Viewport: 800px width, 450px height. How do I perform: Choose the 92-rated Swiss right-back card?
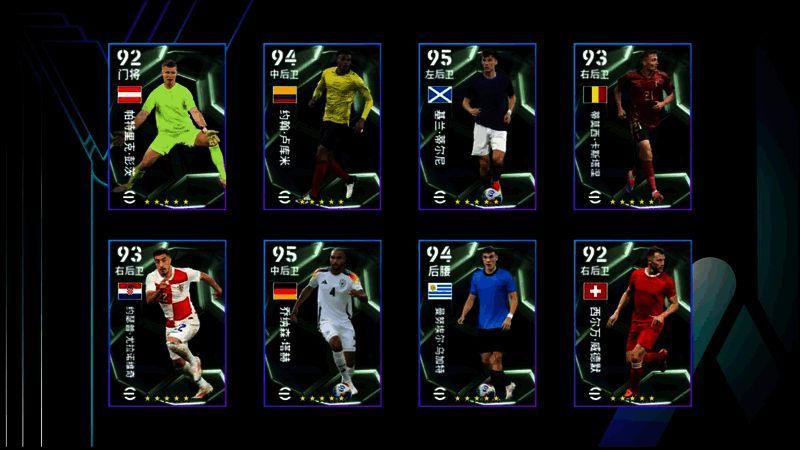point(632,322)
